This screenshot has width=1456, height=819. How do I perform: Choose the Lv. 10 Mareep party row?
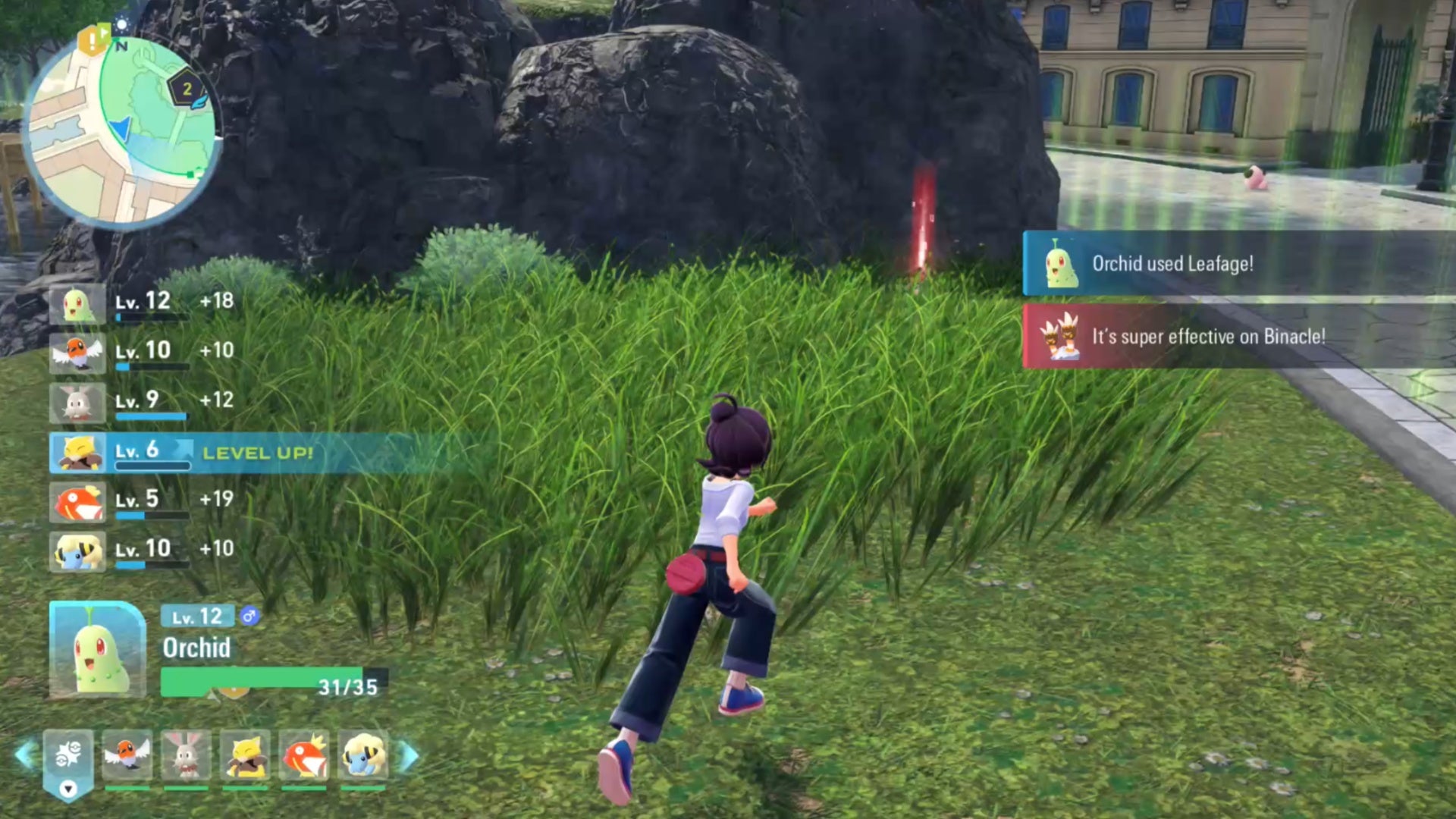point(141,551)
